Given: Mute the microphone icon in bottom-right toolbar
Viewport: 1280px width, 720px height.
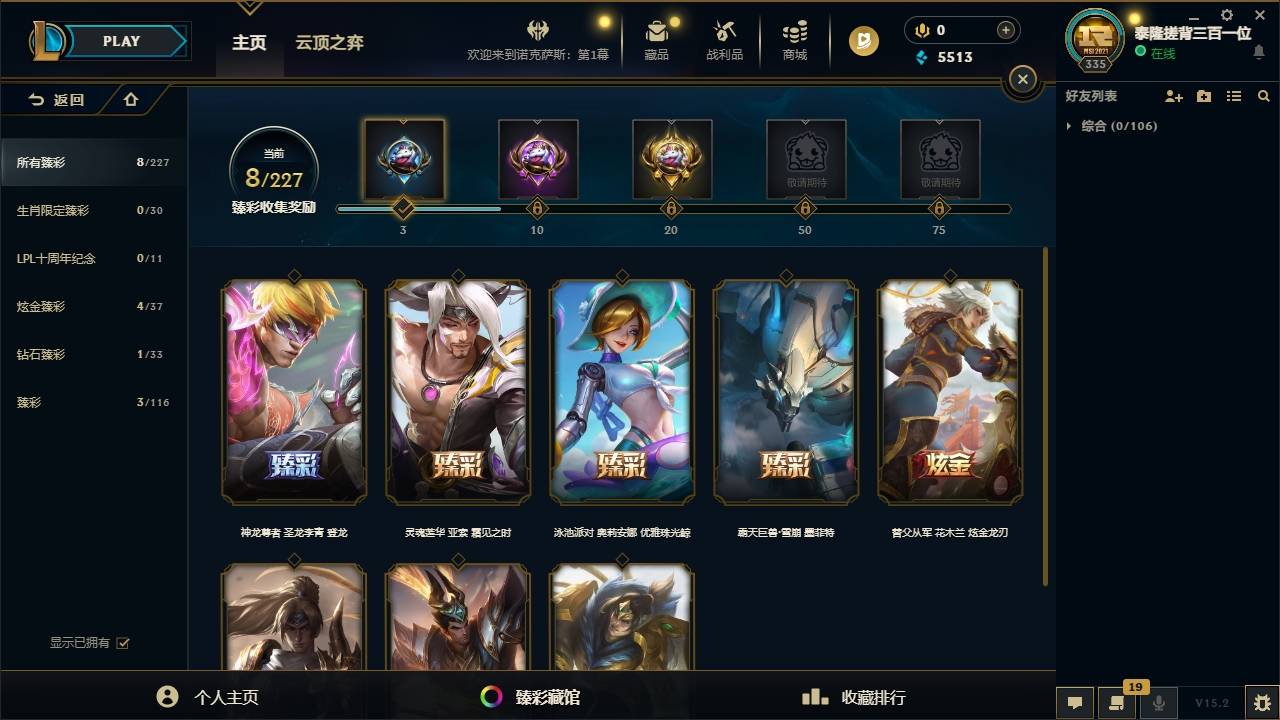Looking at the screenshot, I should point(1157,703).
